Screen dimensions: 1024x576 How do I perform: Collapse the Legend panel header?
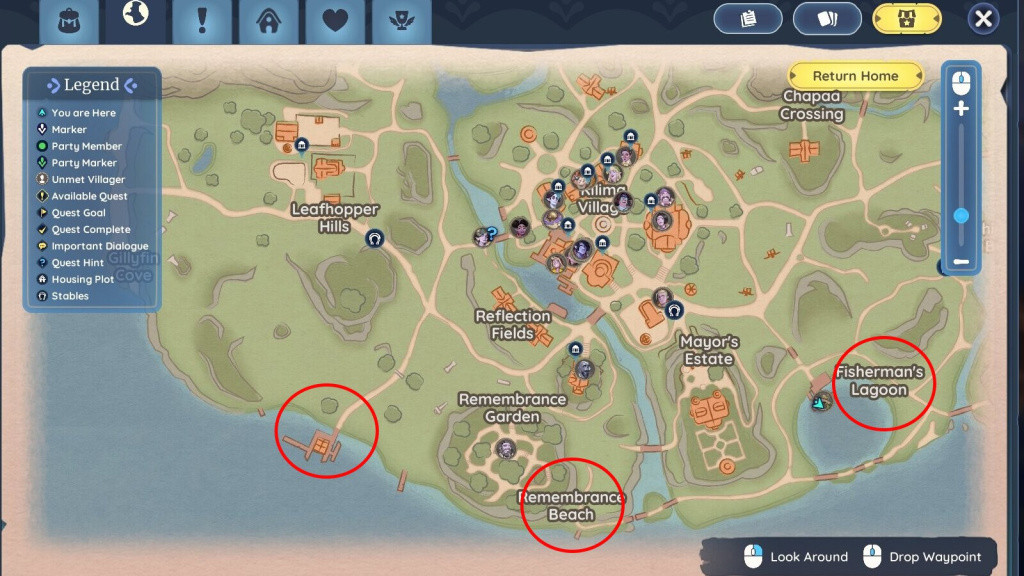tap(91, 85)
